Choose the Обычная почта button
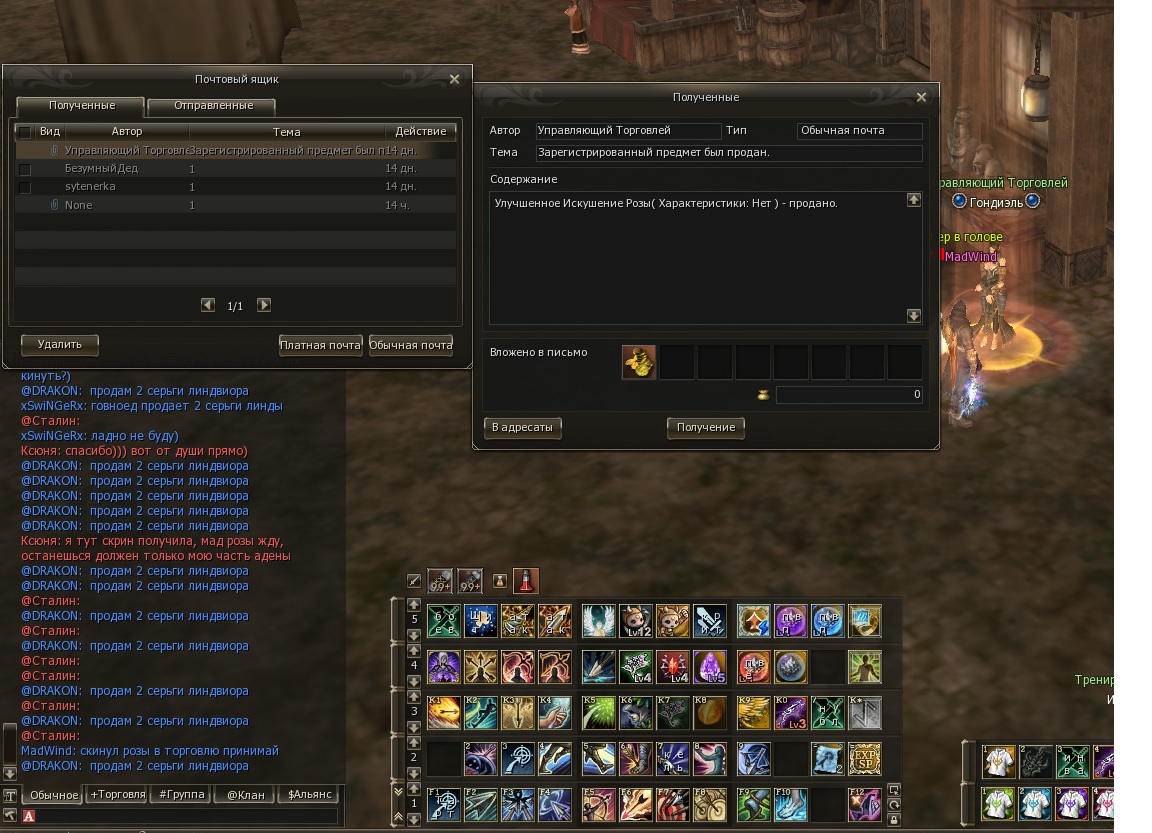The image size is (1152, 833). pyautogui.click(x=411, y=345)
